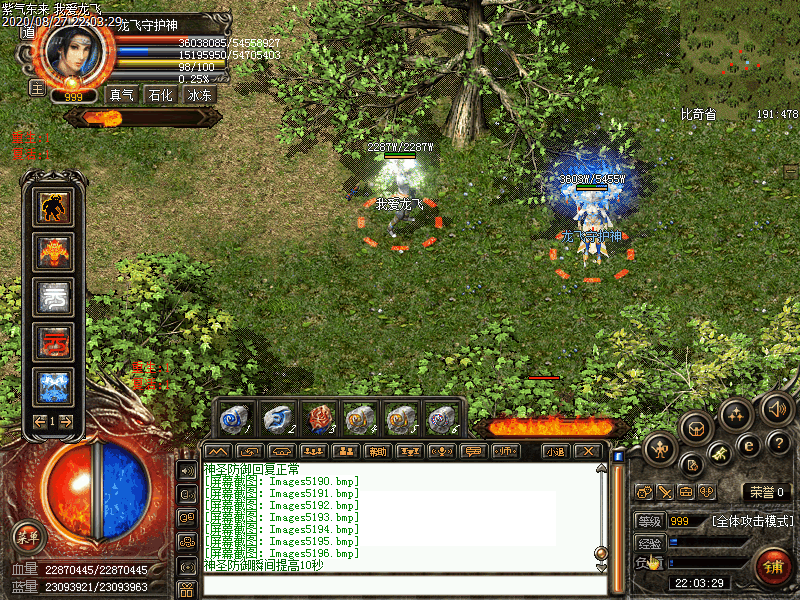Screen dimensions: 800x600
Task: Click the 石化 status button
Action: pyautogui.click(x=160, y=95)
